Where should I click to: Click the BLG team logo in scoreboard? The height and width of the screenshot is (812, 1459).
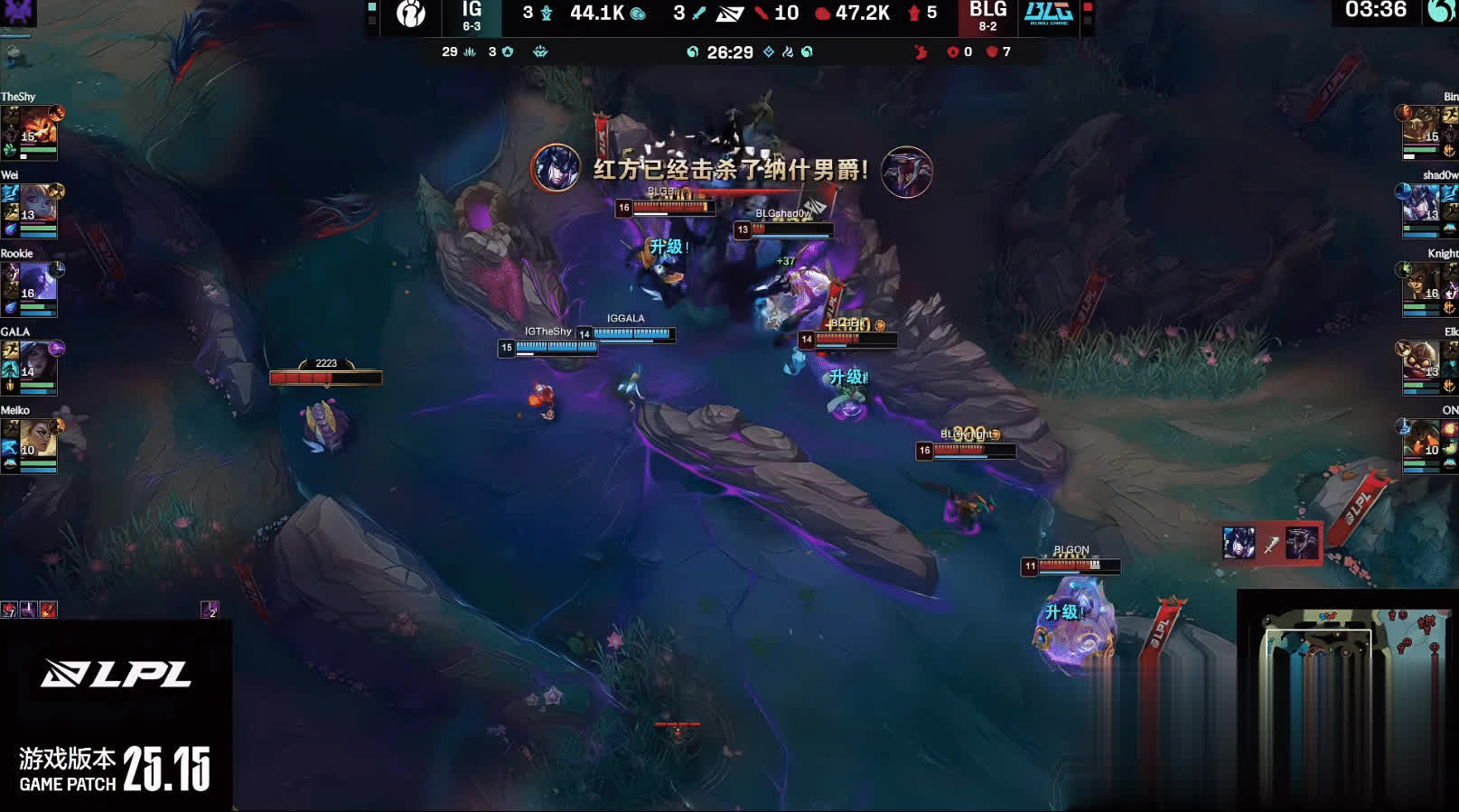(x=1048, y=14)
